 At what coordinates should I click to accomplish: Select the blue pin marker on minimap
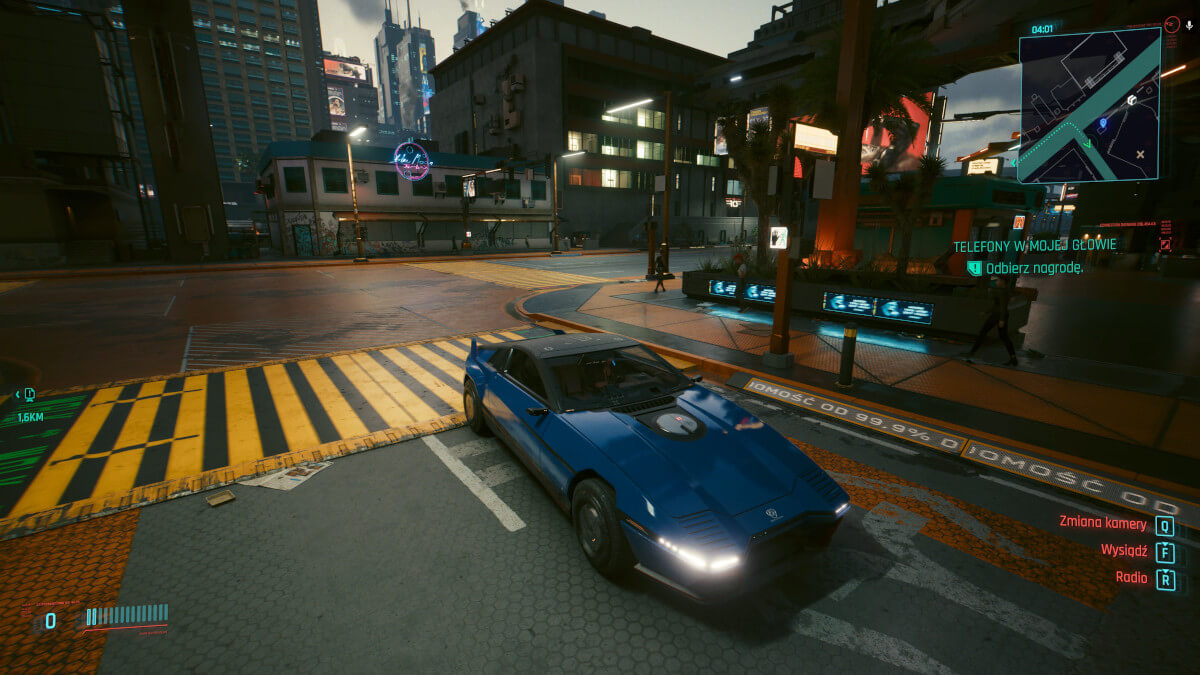point(1103,124)
